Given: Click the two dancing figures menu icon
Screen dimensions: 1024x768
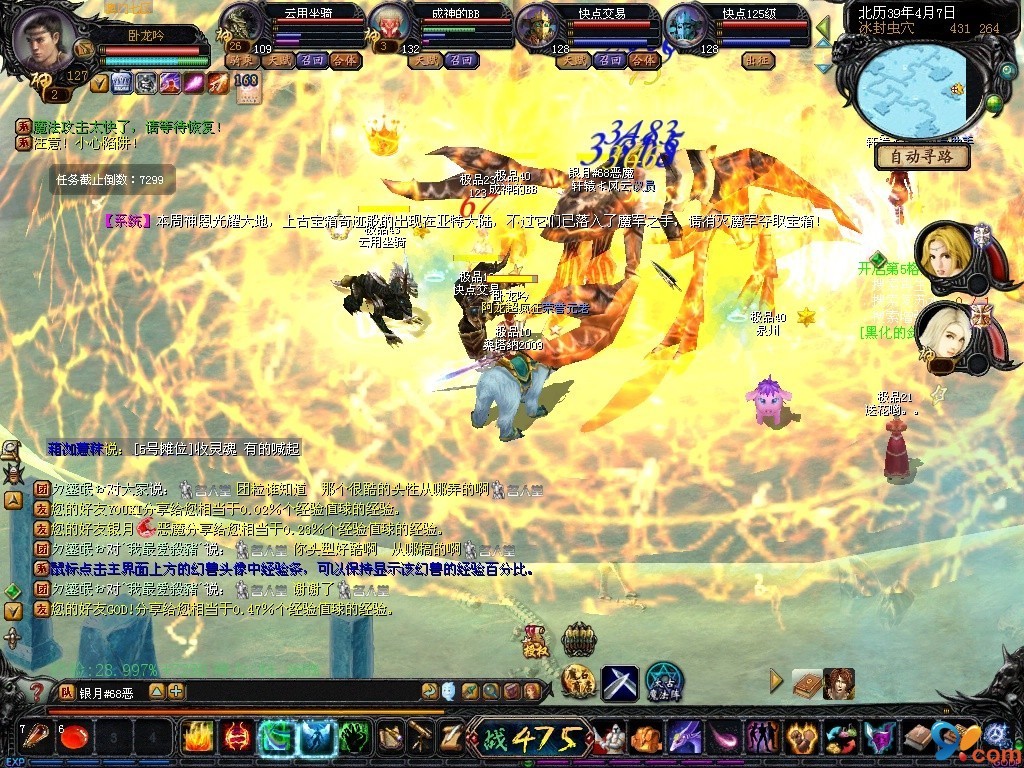Looking at the screenshot, I should pos(762,738).
